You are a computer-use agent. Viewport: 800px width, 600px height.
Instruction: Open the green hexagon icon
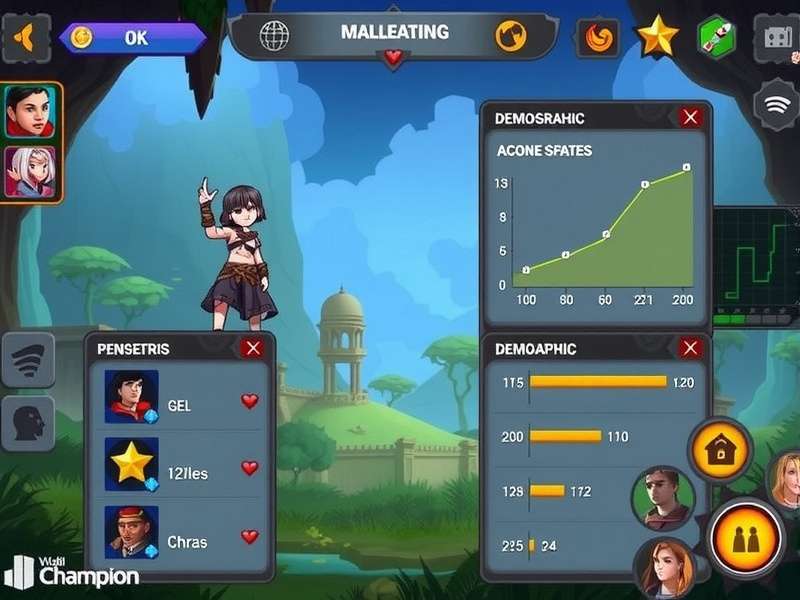click(714, 37)
